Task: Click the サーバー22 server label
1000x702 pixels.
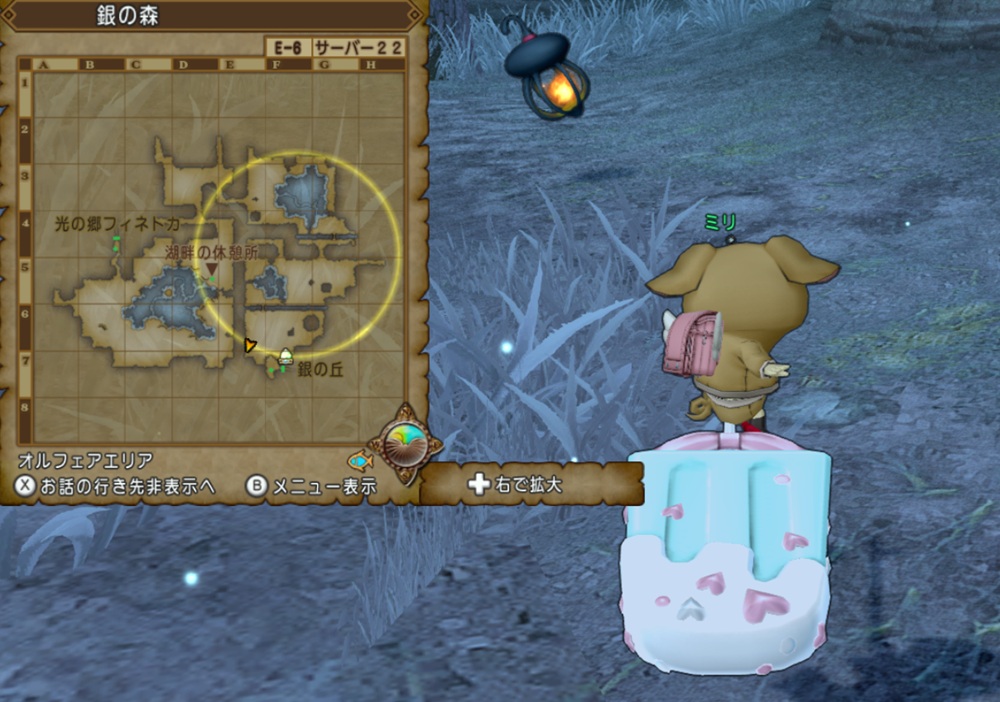Action: click(x=358, y=48)
